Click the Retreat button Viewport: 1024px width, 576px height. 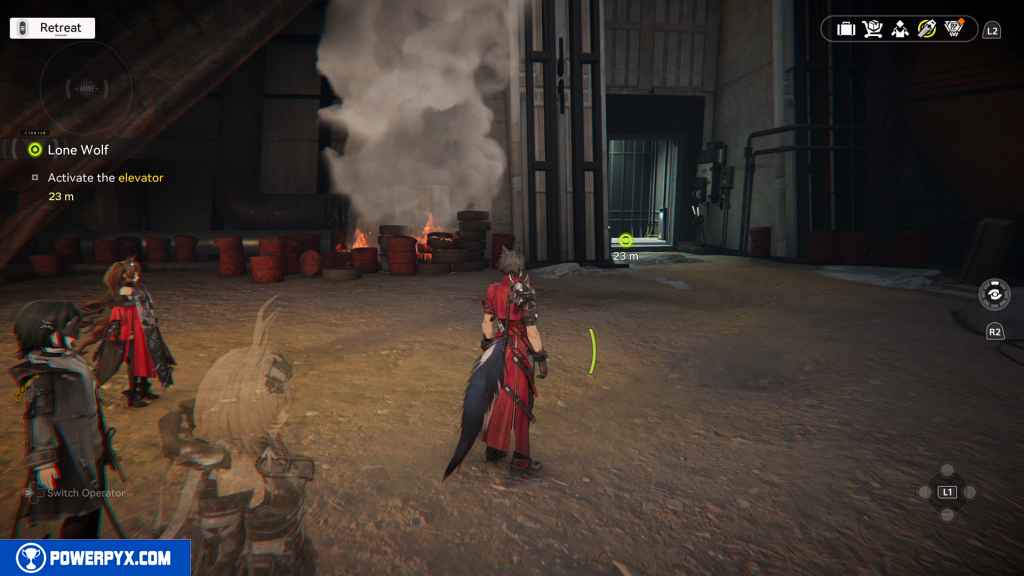(x=52, y=28)
